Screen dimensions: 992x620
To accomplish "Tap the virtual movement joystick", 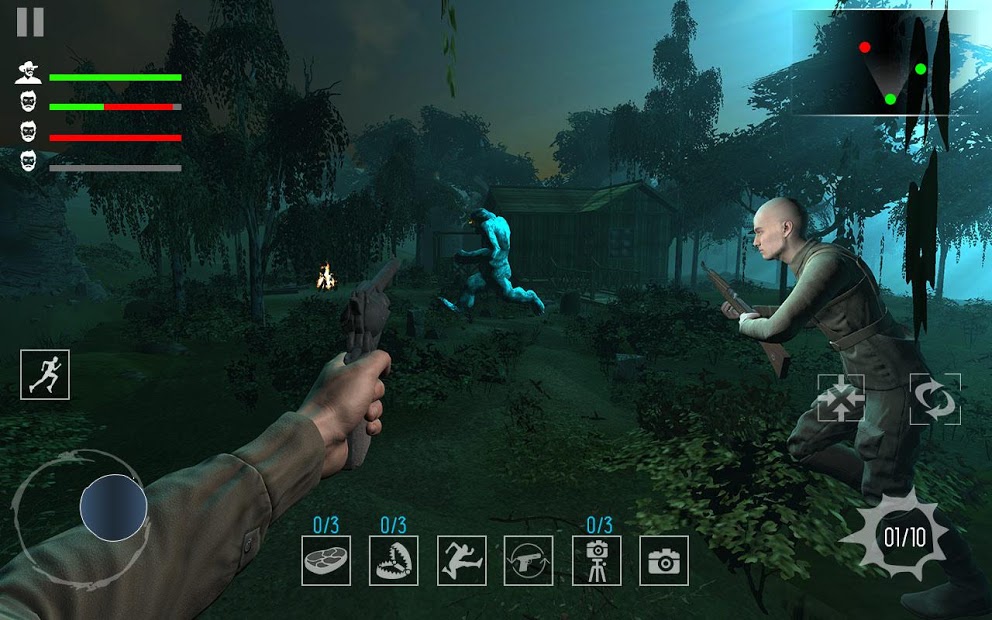I will tap(113, 508).
